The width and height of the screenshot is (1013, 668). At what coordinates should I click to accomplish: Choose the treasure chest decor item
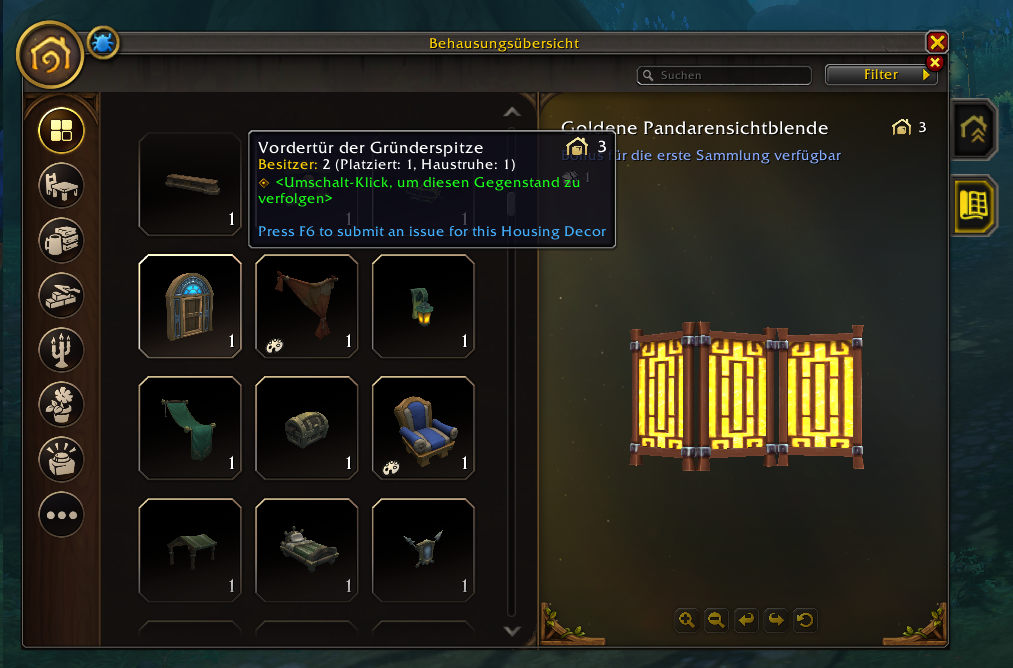306,428
